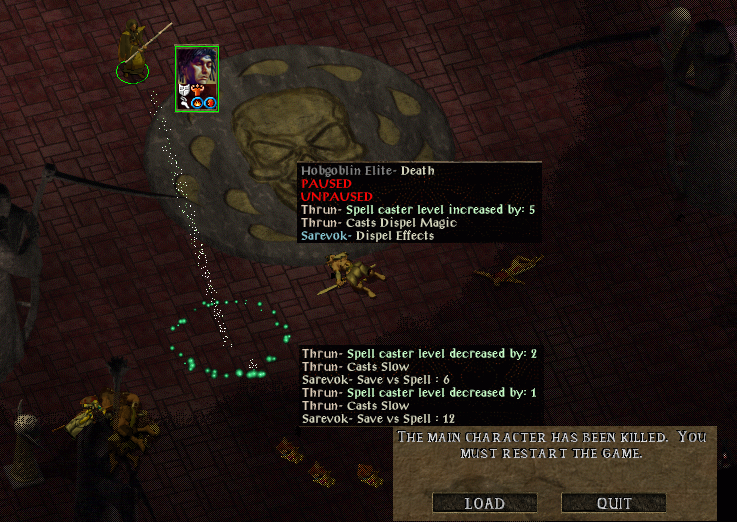
Task: Load a saved game
Action: (x=485, y=503)
